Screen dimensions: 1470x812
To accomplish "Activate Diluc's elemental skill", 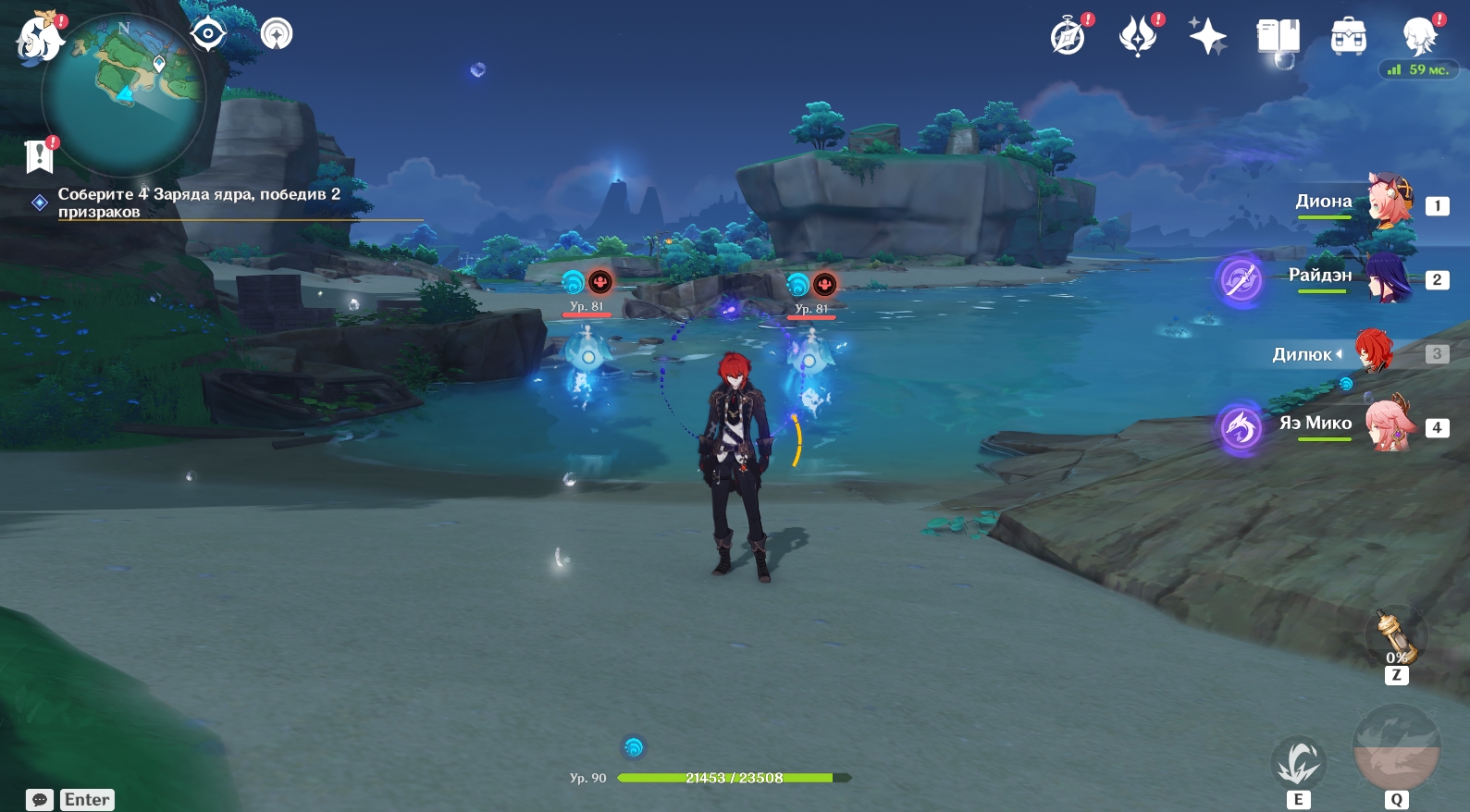I will [x=1299, y=763].
